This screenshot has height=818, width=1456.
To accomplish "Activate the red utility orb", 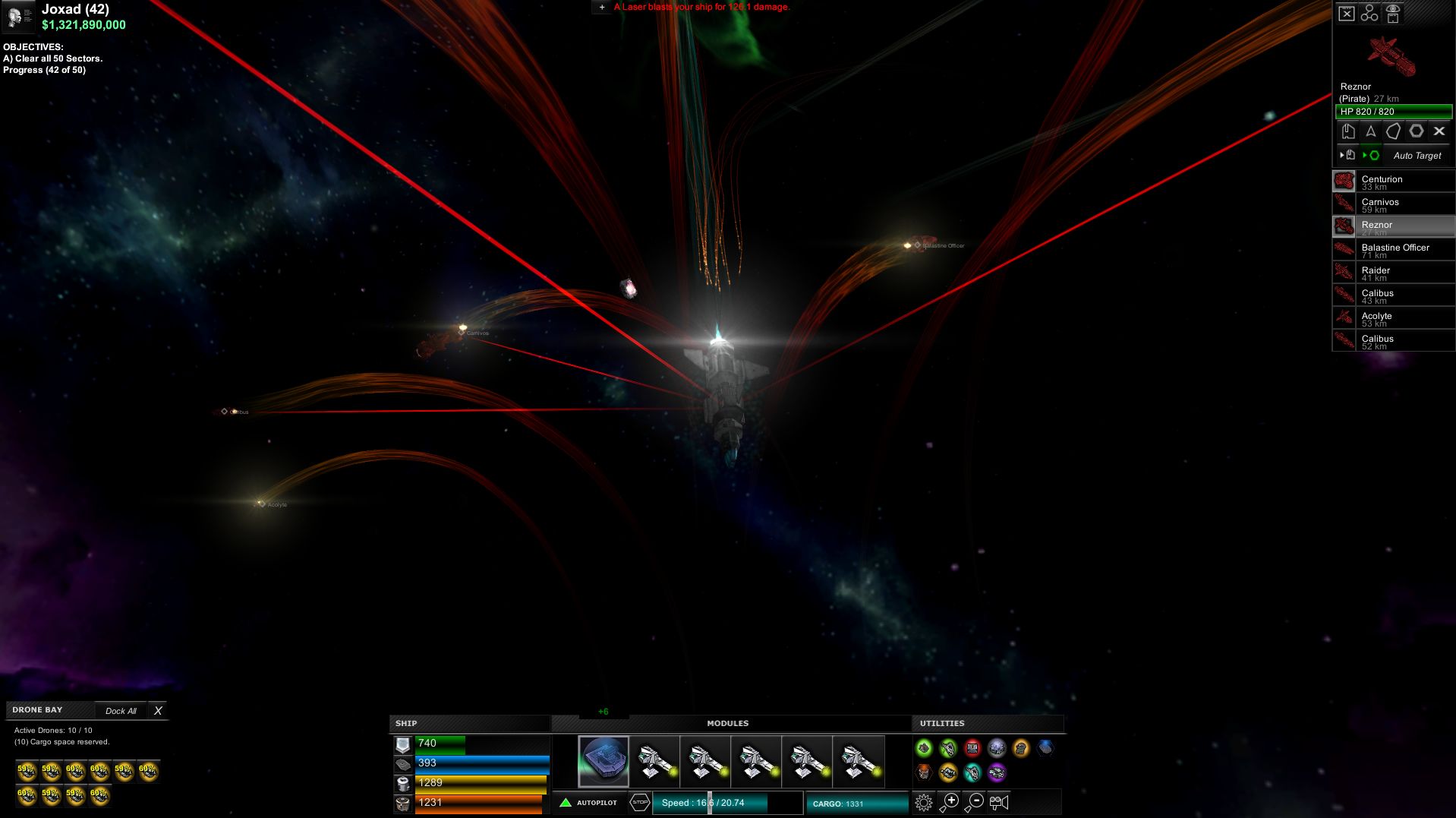I will pyautogui.click(x=973, y=748).
